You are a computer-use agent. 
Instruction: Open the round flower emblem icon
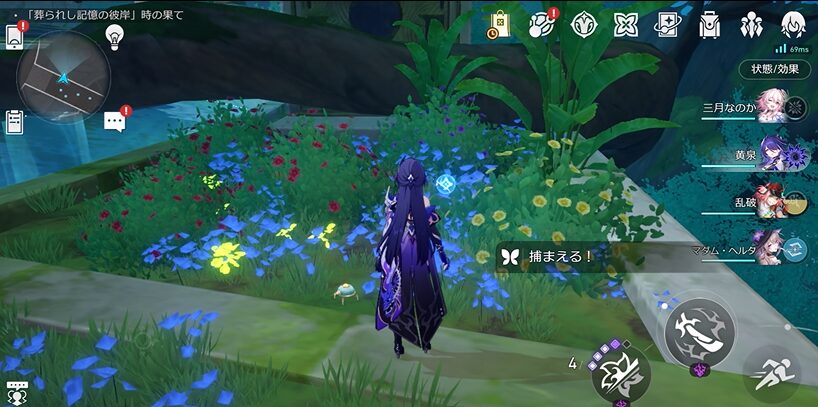tap(584, 25)
